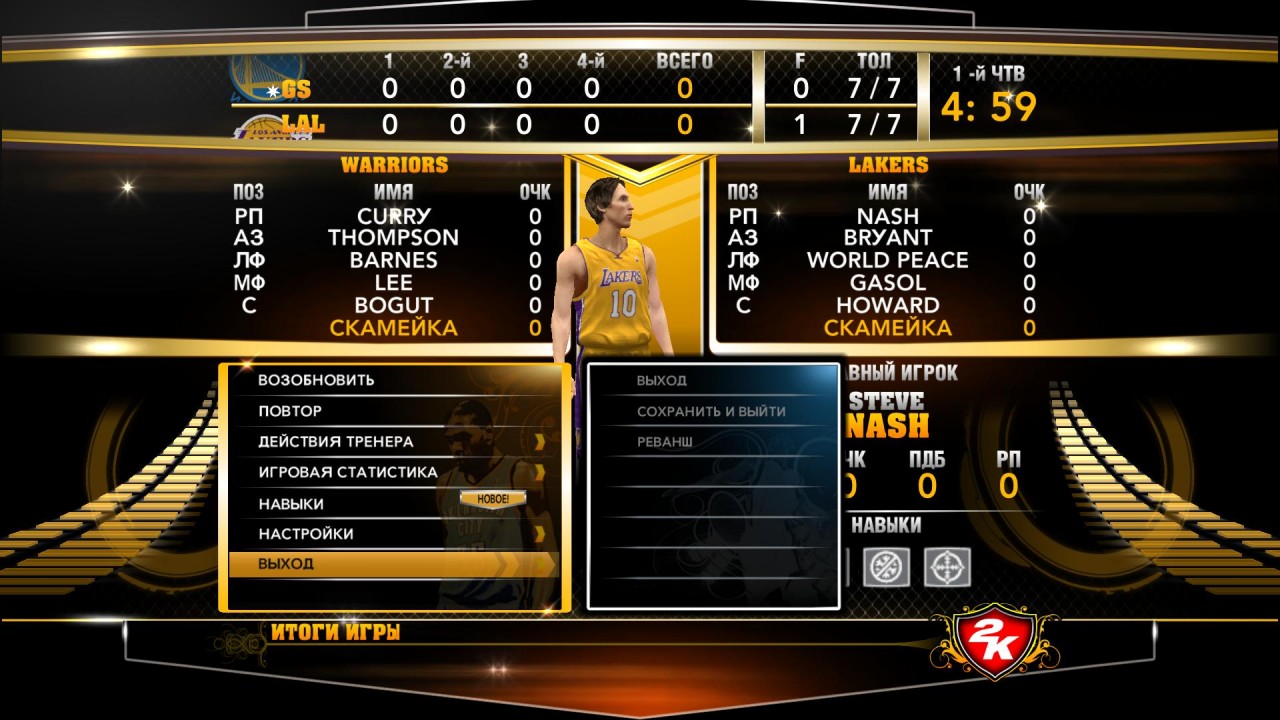Click the crosshair skill icon
Image resolution: width=1280 pixels, height=720 pixels.
[x=947, y=567]
